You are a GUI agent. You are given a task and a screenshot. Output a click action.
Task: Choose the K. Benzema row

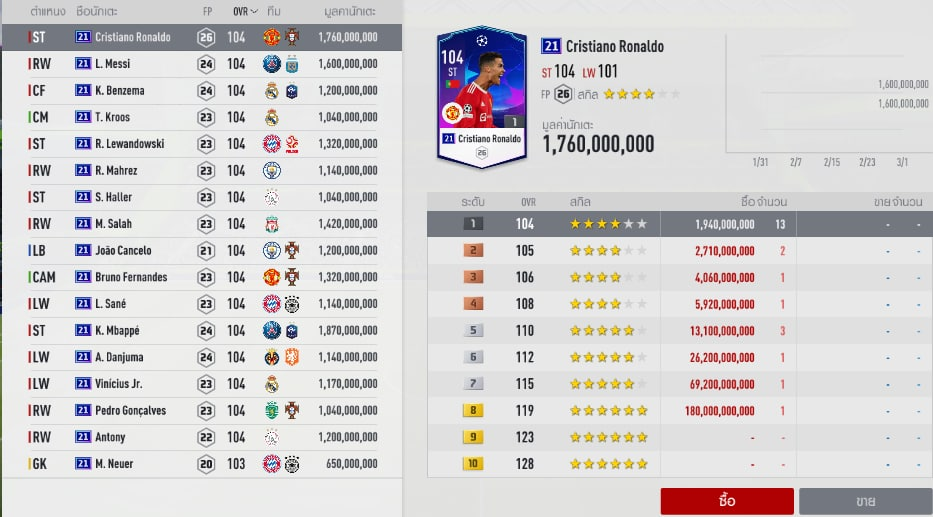(200, 91)
